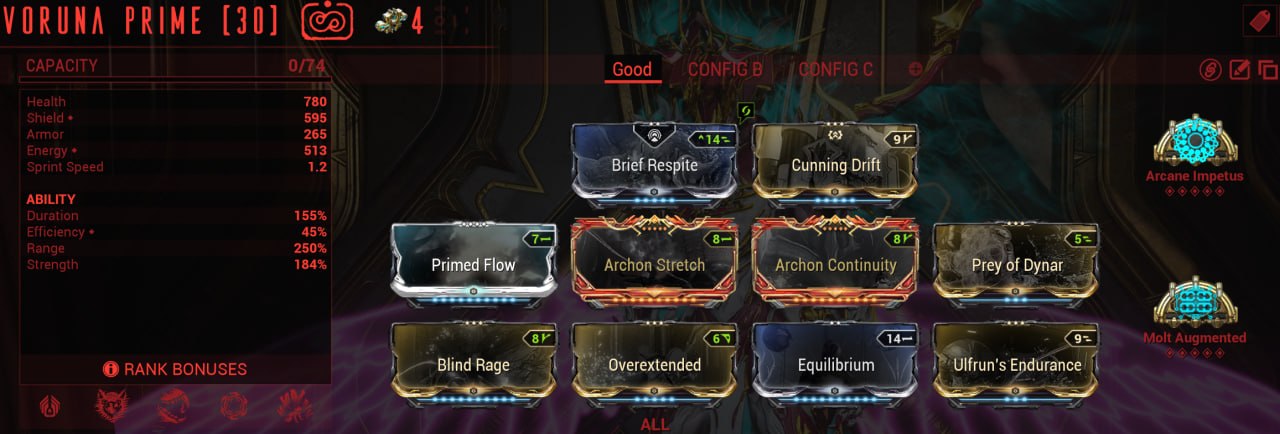Click the red tag icon button
This screenshot has height=434, width=1280.
pyautogui.click(x=1256, y=21)
